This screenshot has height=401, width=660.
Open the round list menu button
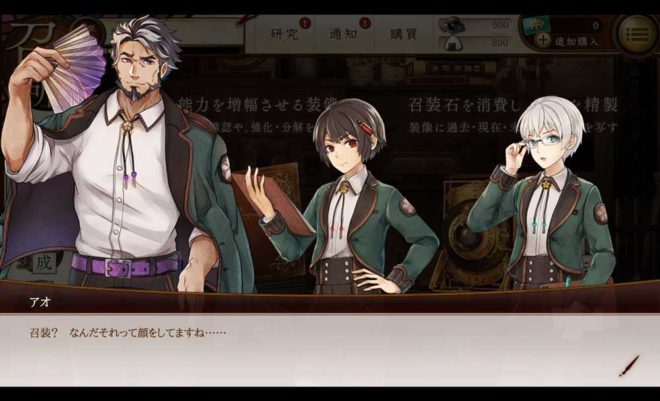pyautogui.click(x=637, y=34)
